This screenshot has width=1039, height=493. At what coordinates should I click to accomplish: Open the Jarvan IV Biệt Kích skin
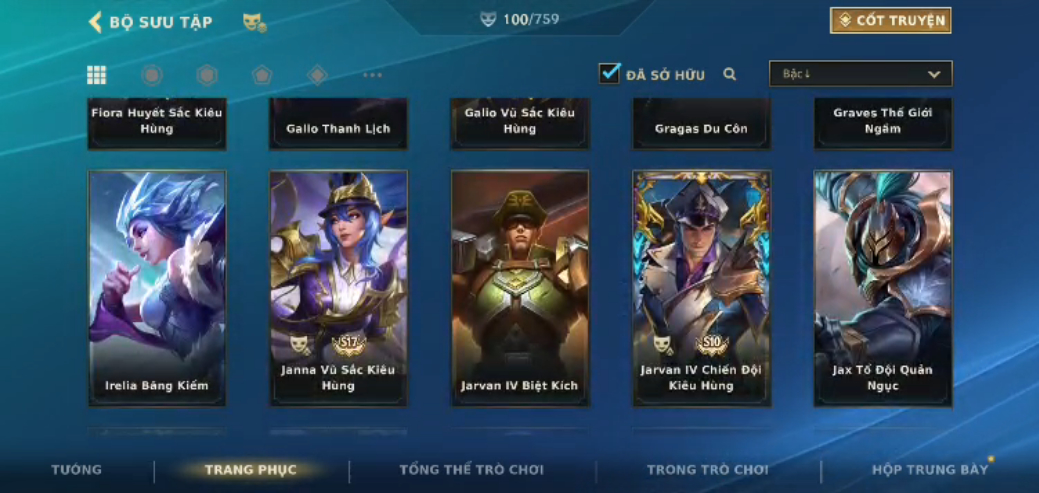(x=520, y=288)
